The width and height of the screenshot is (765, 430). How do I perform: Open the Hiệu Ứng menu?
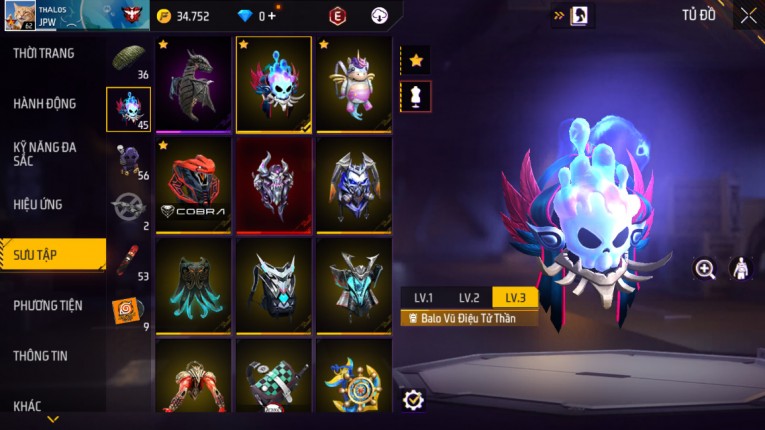click(38, 204)
